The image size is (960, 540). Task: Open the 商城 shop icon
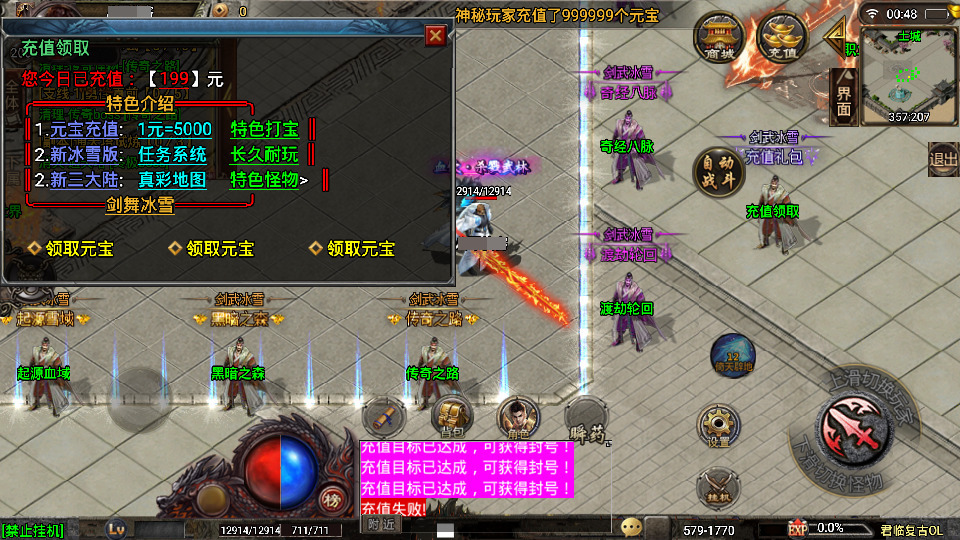tap(720, 38)
